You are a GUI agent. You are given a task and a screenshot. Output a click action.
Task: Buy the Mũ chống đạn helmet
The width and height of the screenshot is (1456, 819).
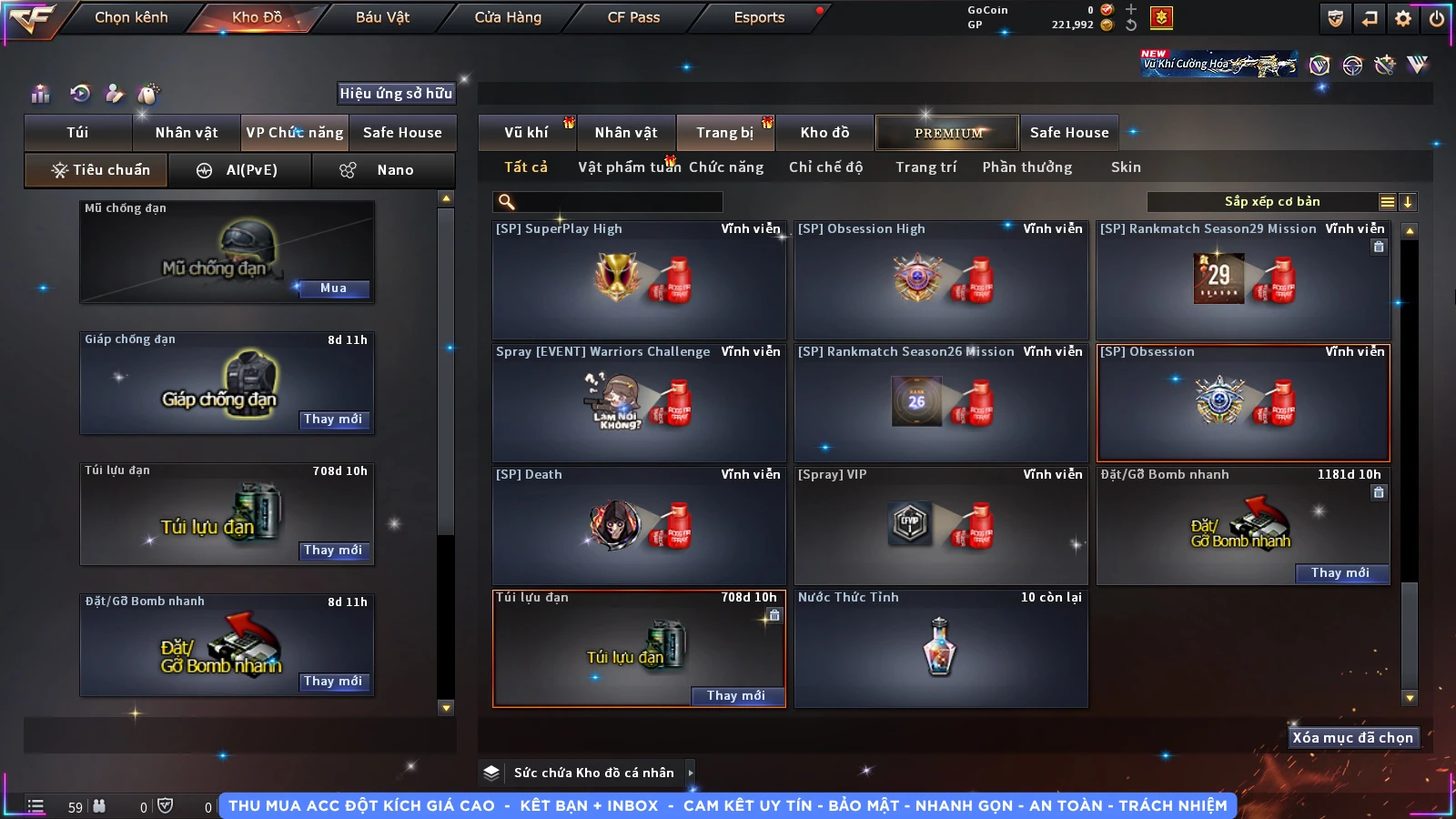[x=333, y=288]
